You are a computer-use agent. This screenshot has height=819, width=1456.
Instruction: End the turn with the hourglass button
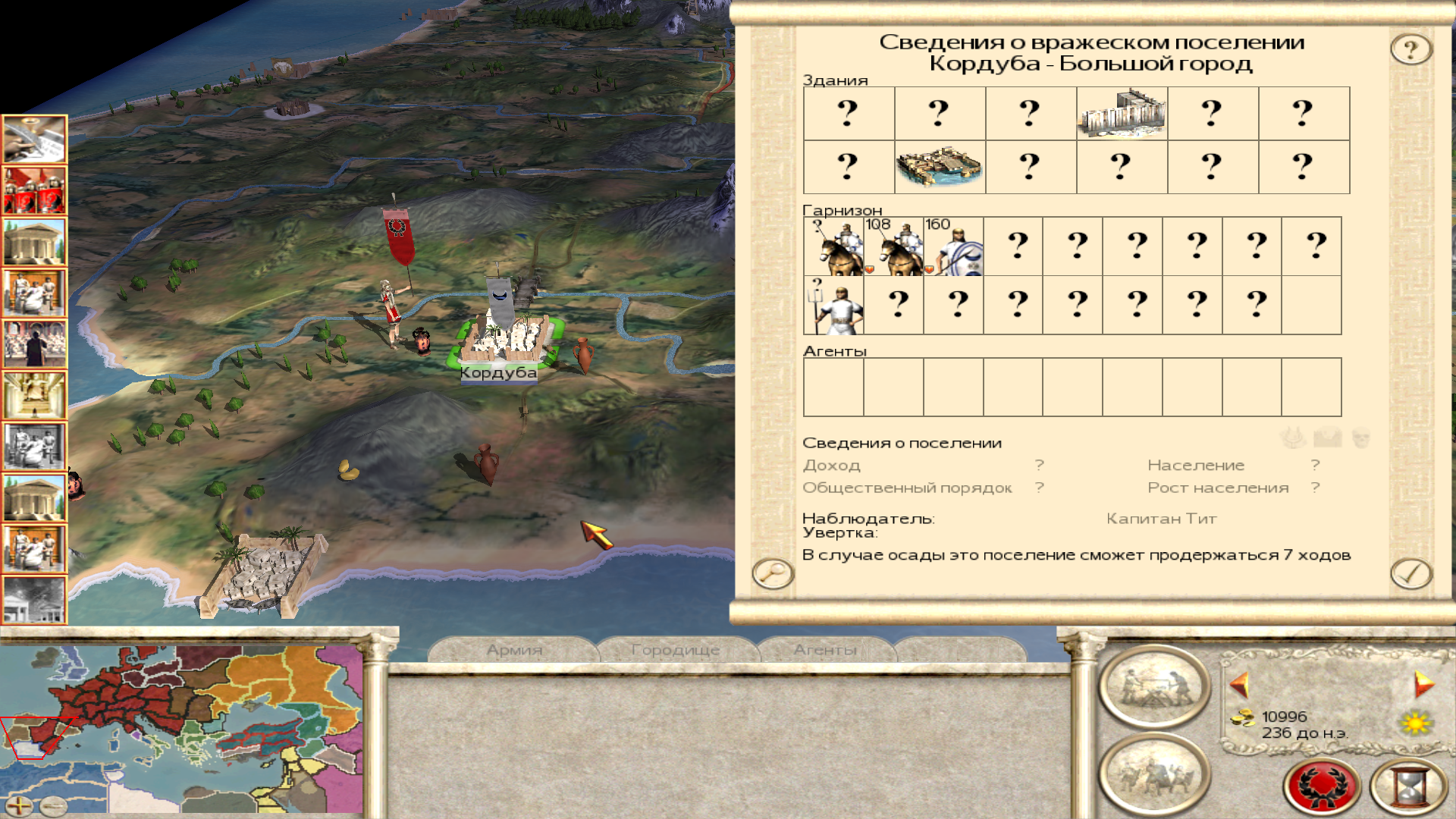(x=1409, y=786)
